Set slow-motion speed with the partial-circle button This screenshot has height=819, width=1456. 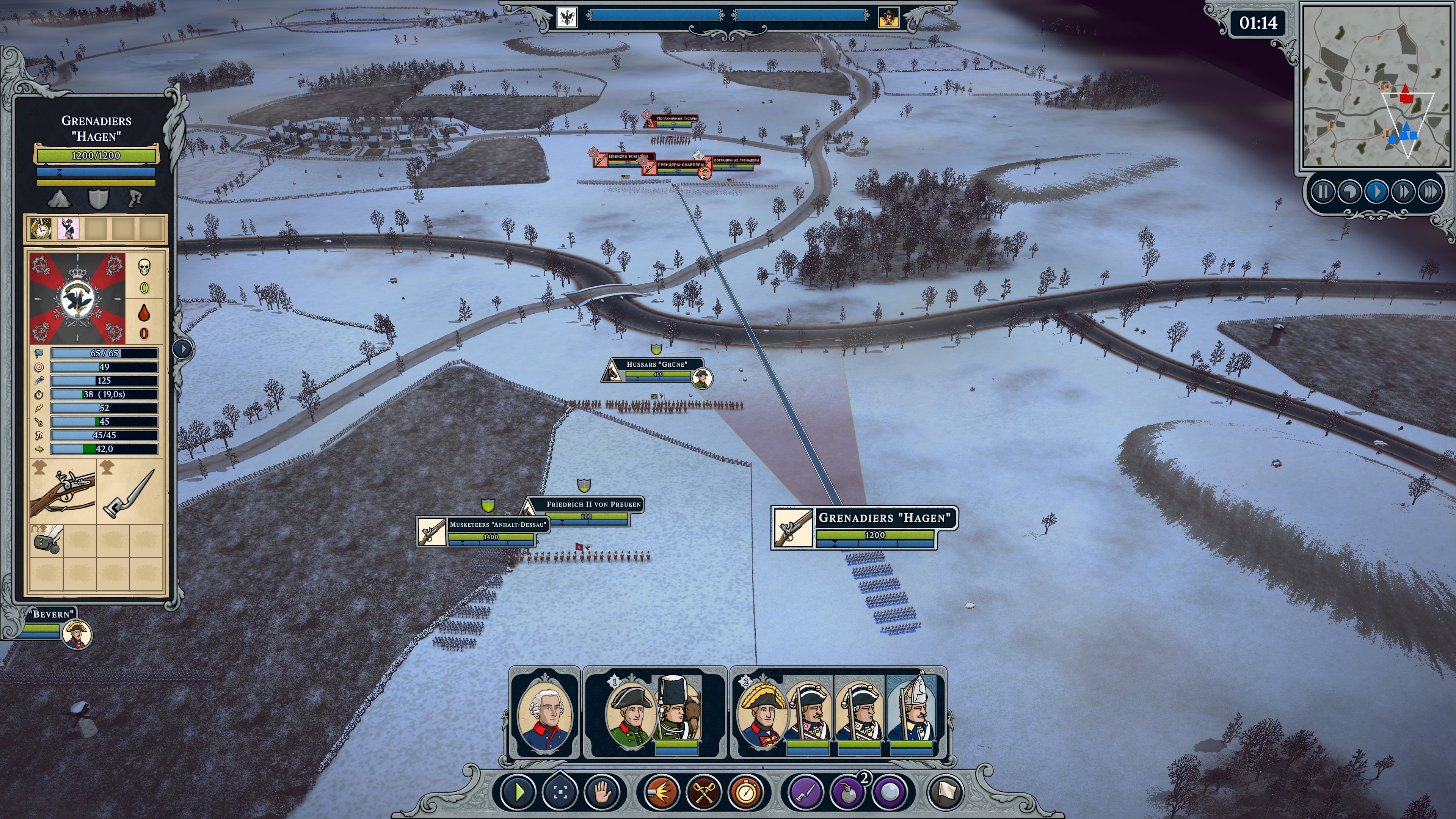pos(1350,193)
